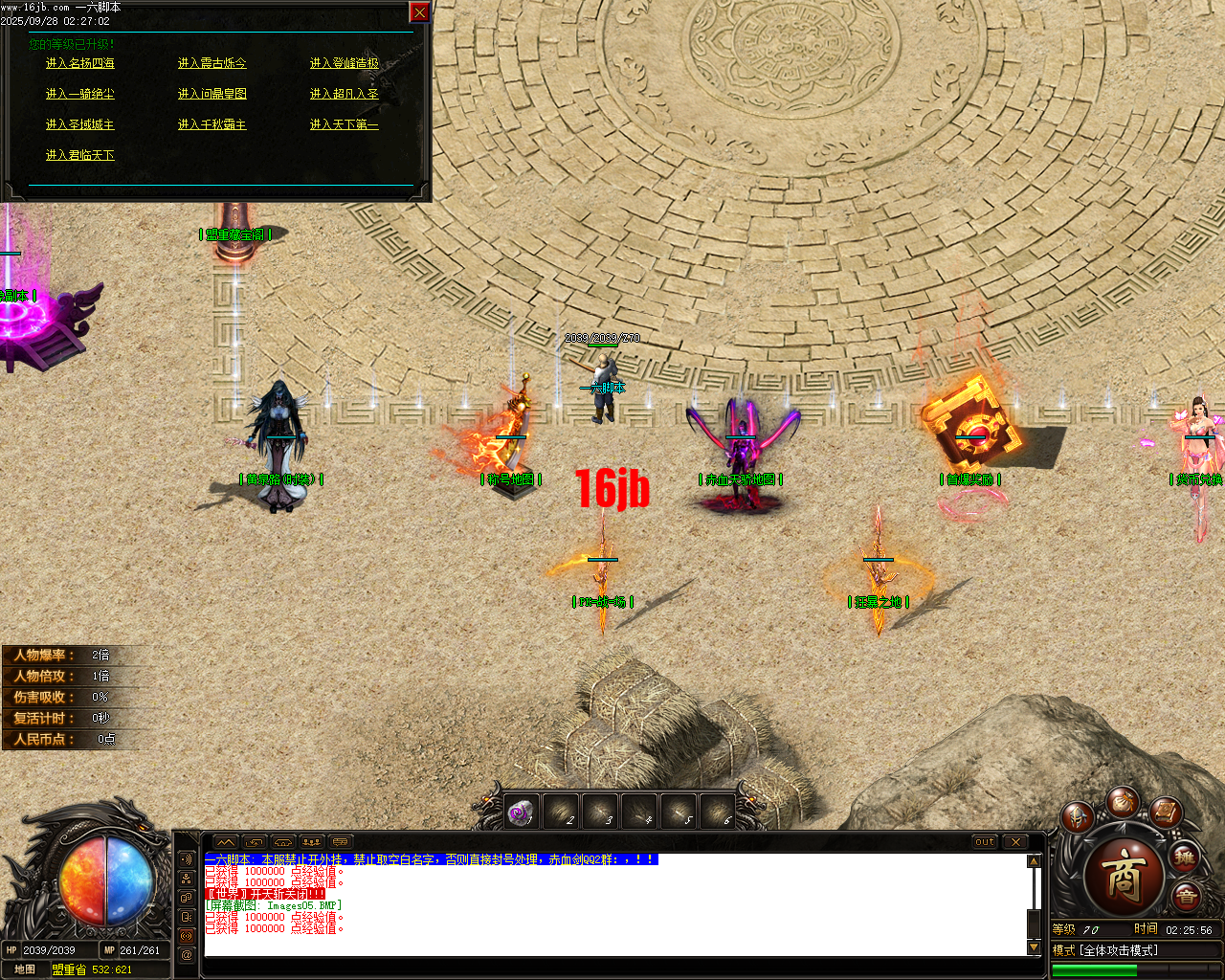Click the 摊 stall setup icon
The width and height of the screenshot is (1225, 980).
1184,858
